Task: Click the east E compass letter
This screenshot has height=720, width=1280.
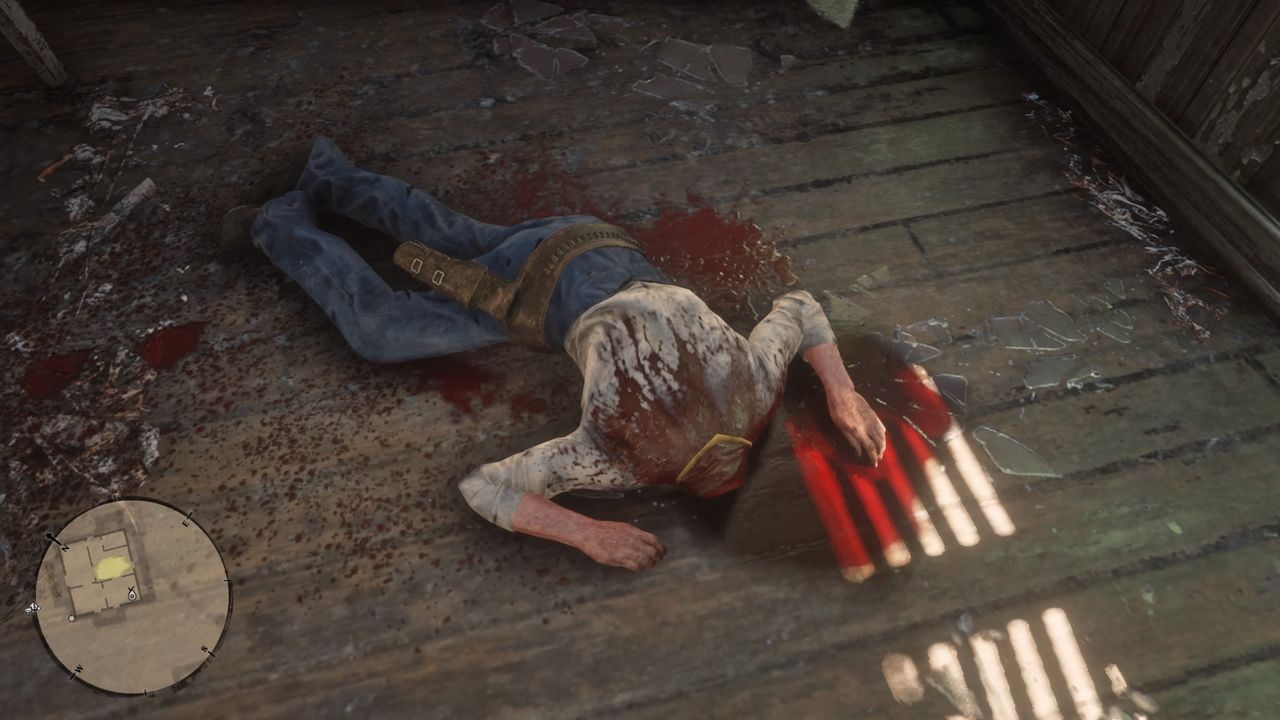Action: click(x=186, y=523)
